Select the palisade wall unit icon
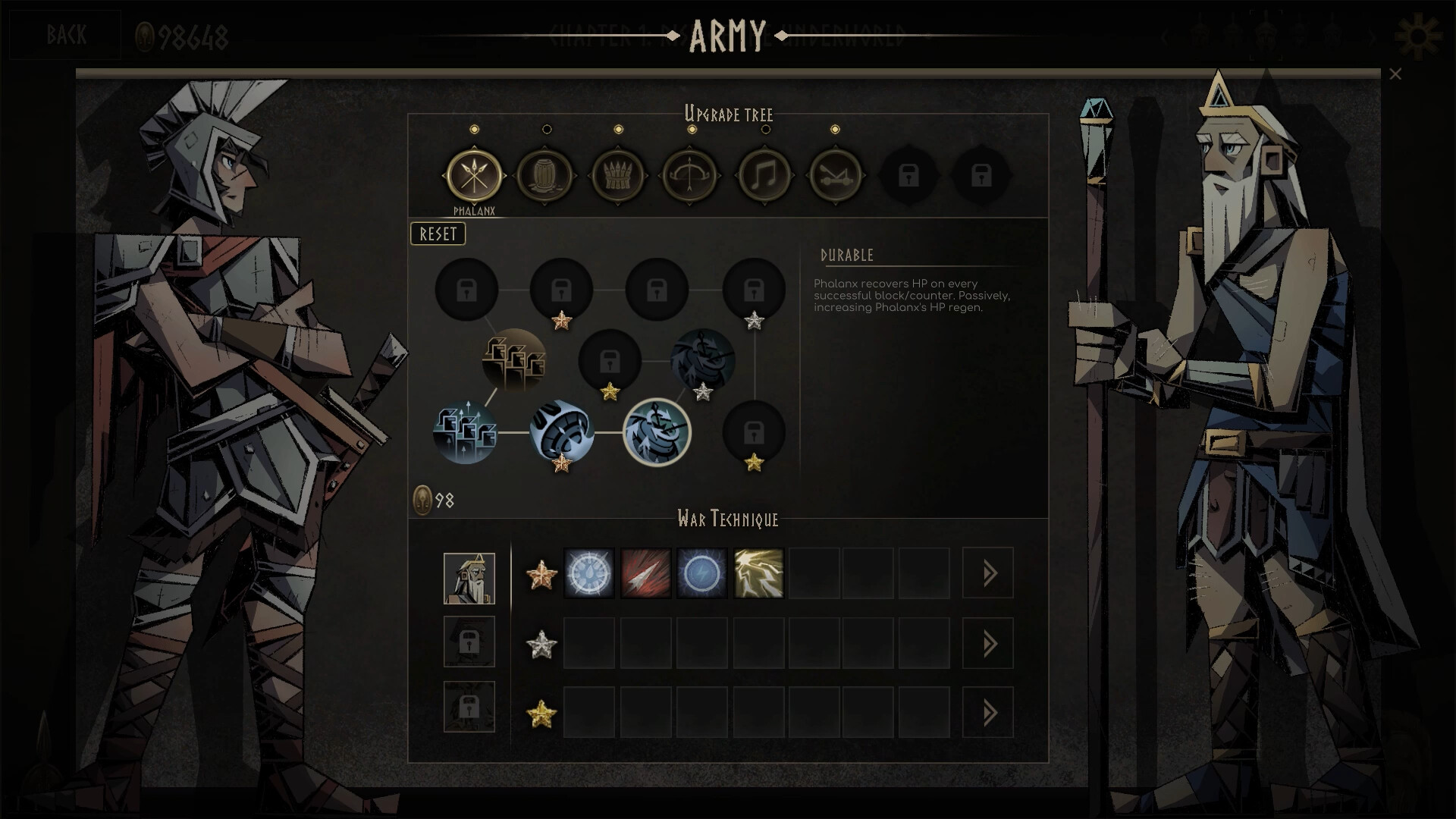Image resolution: width=1456 pixels, height=819 pixels. [618, 175]
